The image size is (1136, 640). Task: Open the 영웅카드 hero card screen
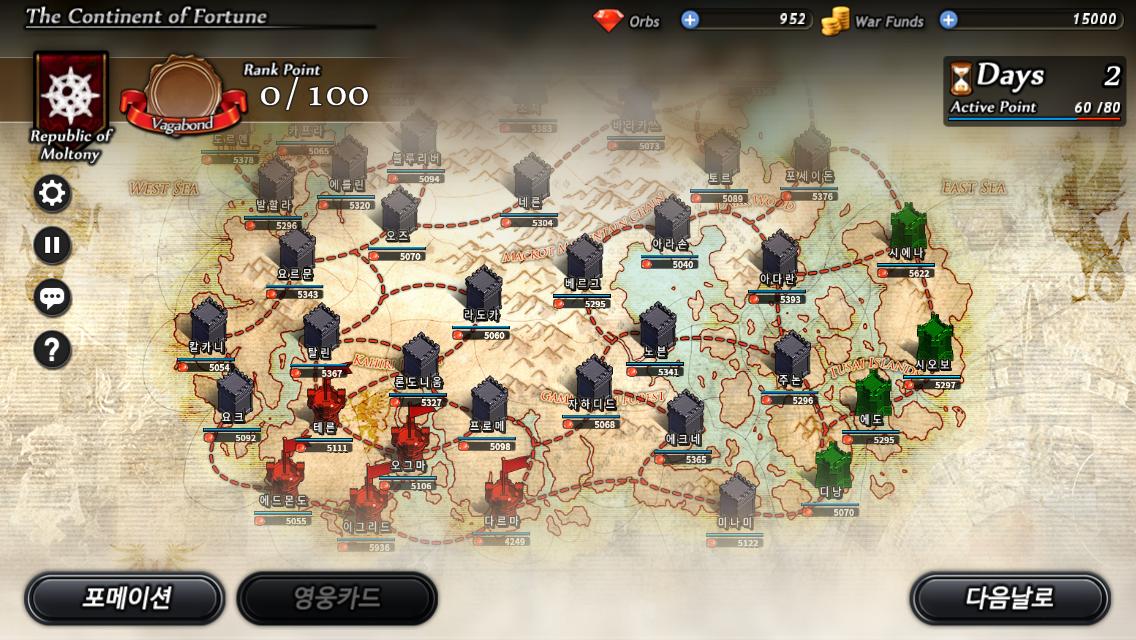[337, 598]
